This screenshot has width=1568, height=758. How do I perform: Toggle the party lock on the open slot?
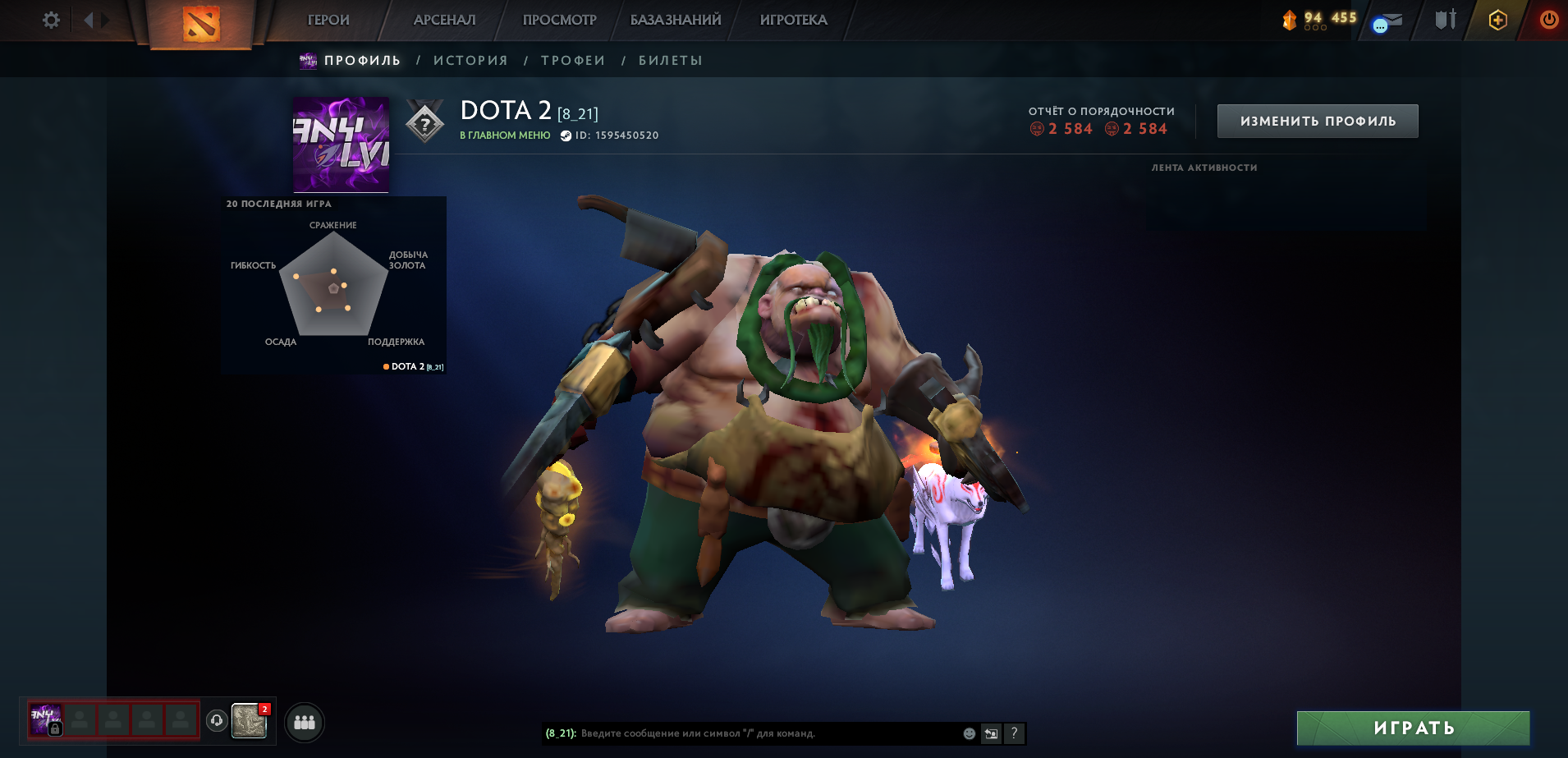click(55, 729)
